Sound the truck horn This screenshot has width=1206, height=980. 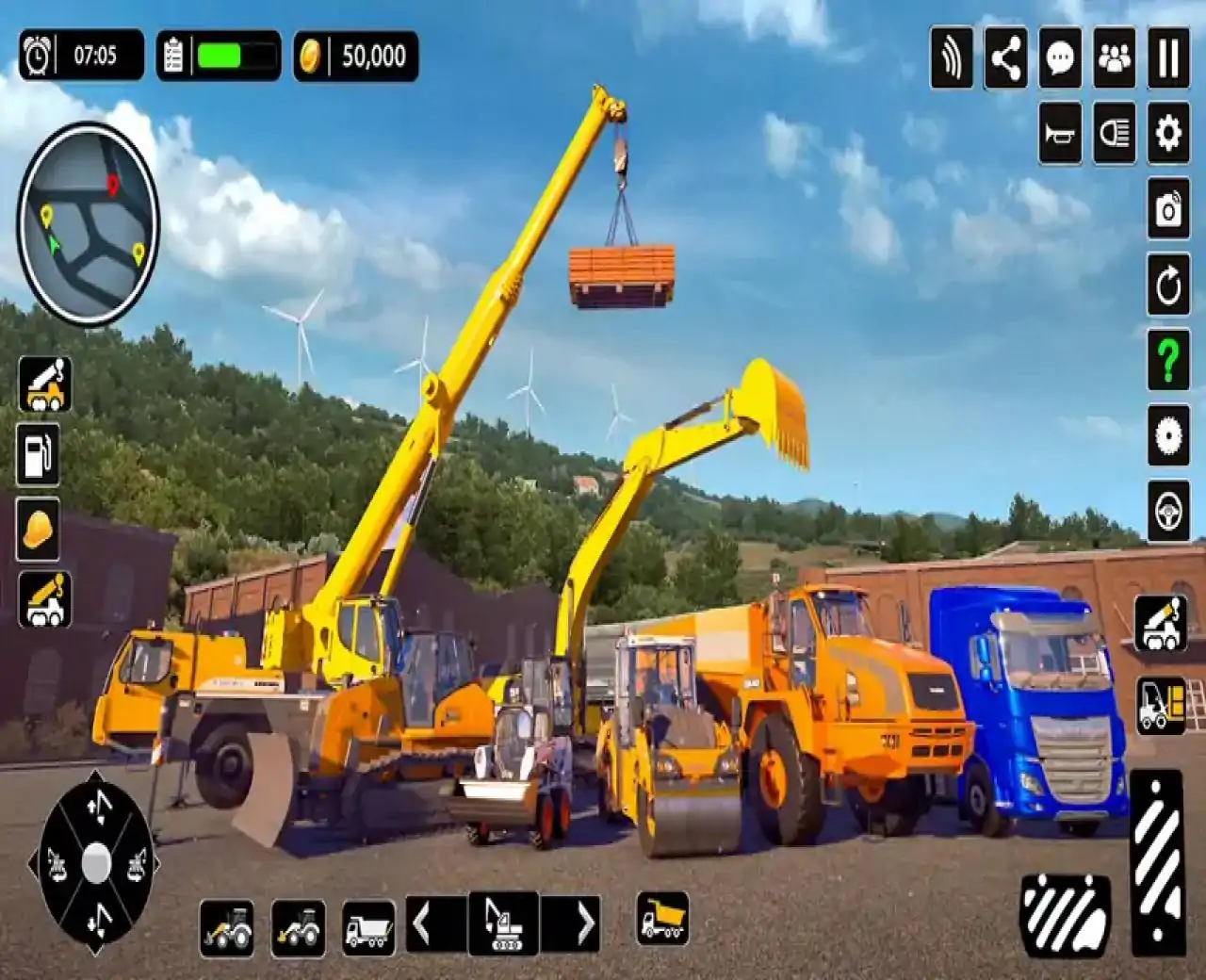[1060, 133]
